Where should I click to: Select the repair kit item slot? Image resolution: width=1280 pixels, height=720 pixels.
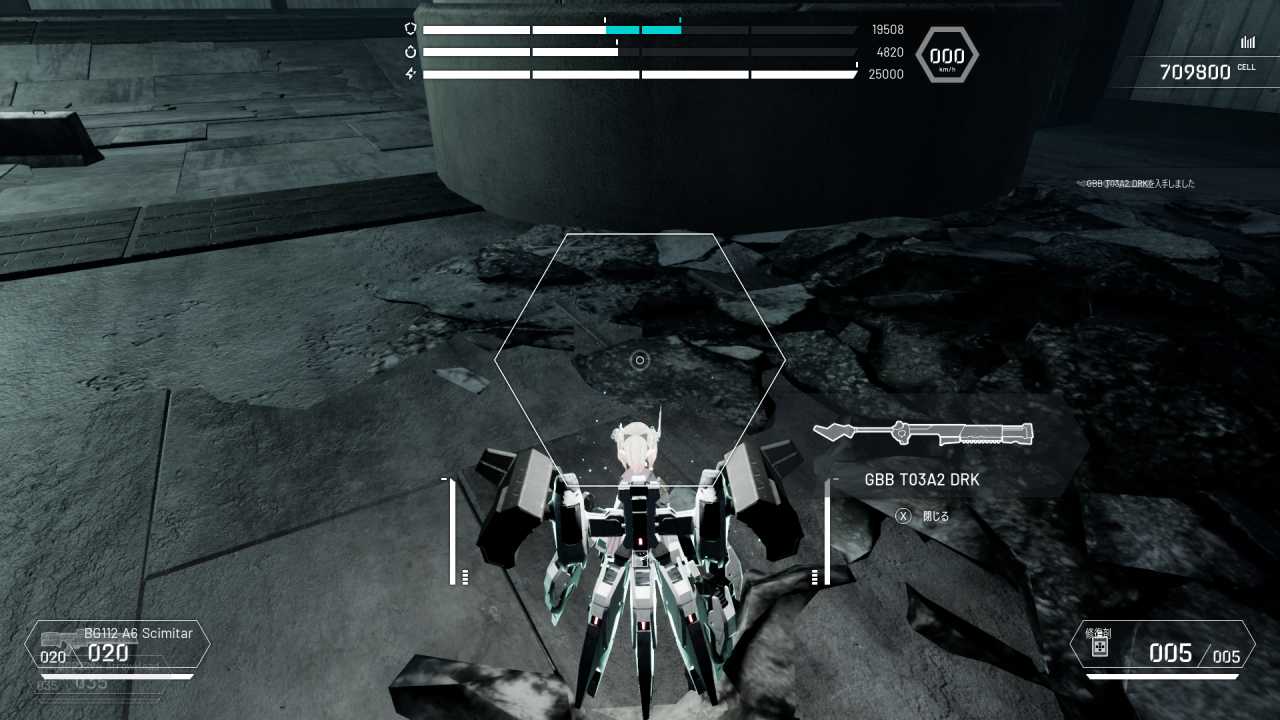1162,645
